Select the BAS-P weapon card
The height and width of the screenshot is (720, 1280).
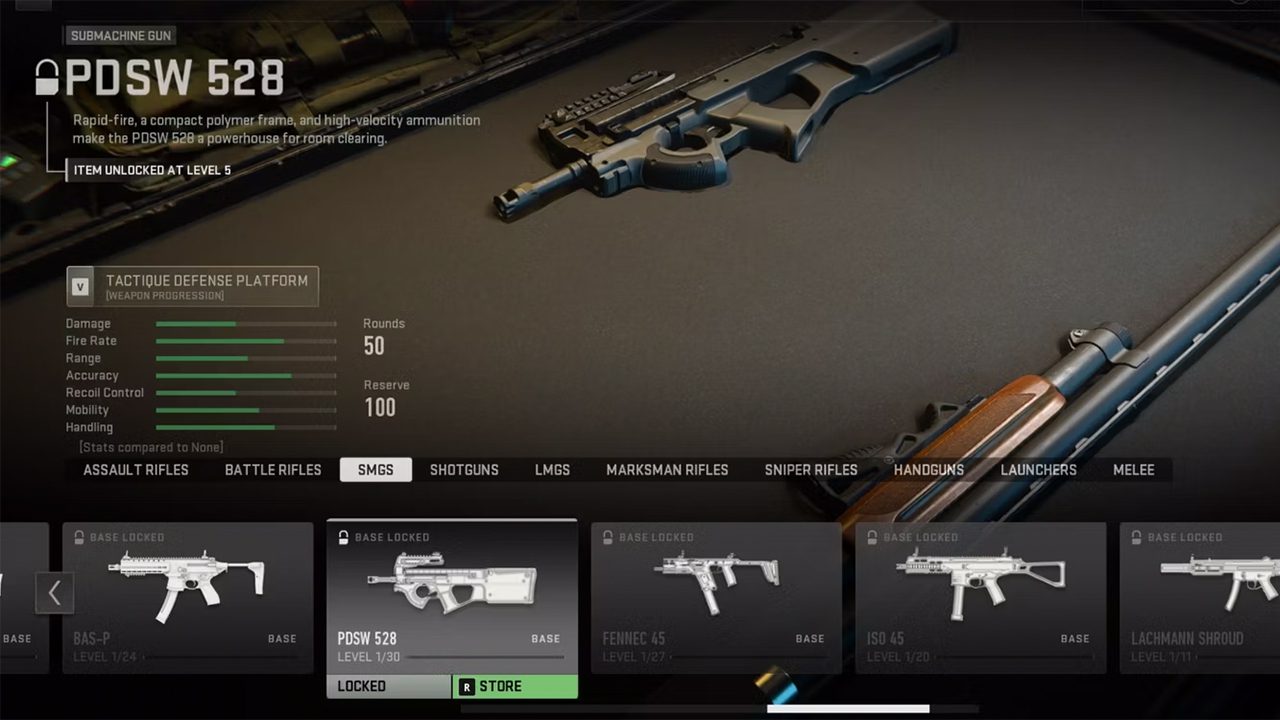[x=188, y=596]
